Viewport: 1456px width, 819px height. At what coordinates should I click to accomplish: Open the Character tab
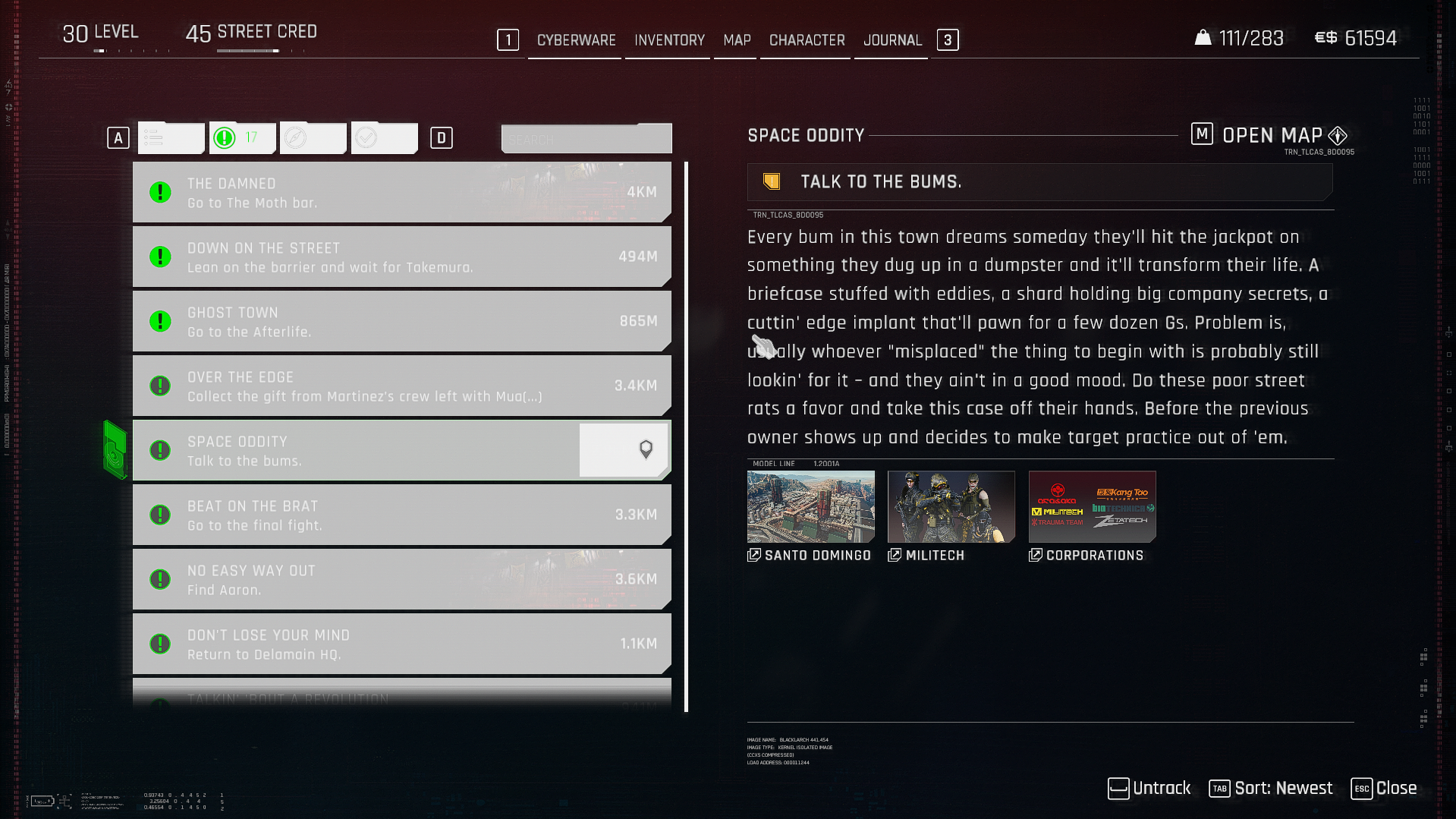click(x=807, y=40)
